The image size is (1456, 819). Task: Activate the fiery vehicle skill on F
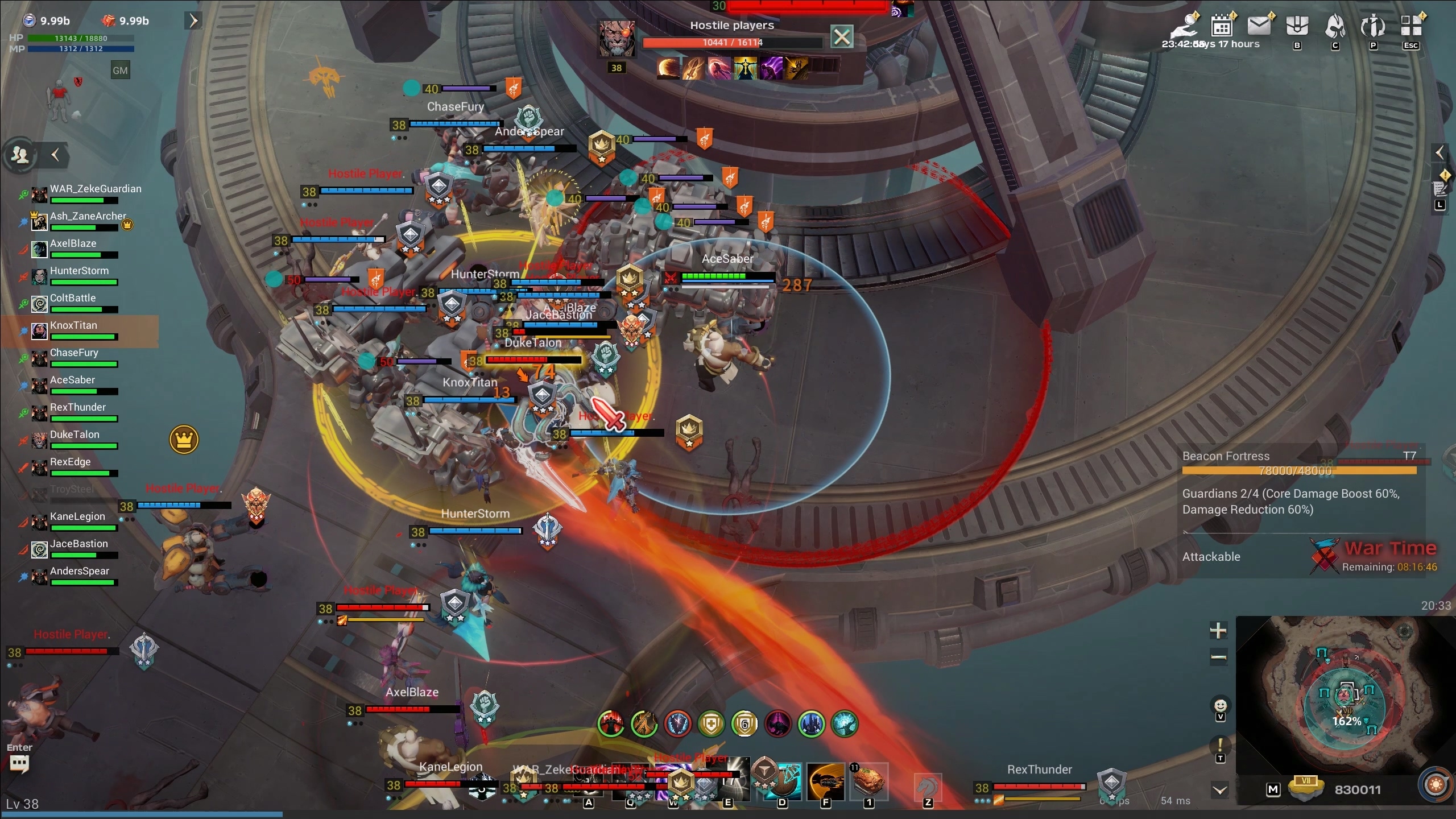coord(826,782)
